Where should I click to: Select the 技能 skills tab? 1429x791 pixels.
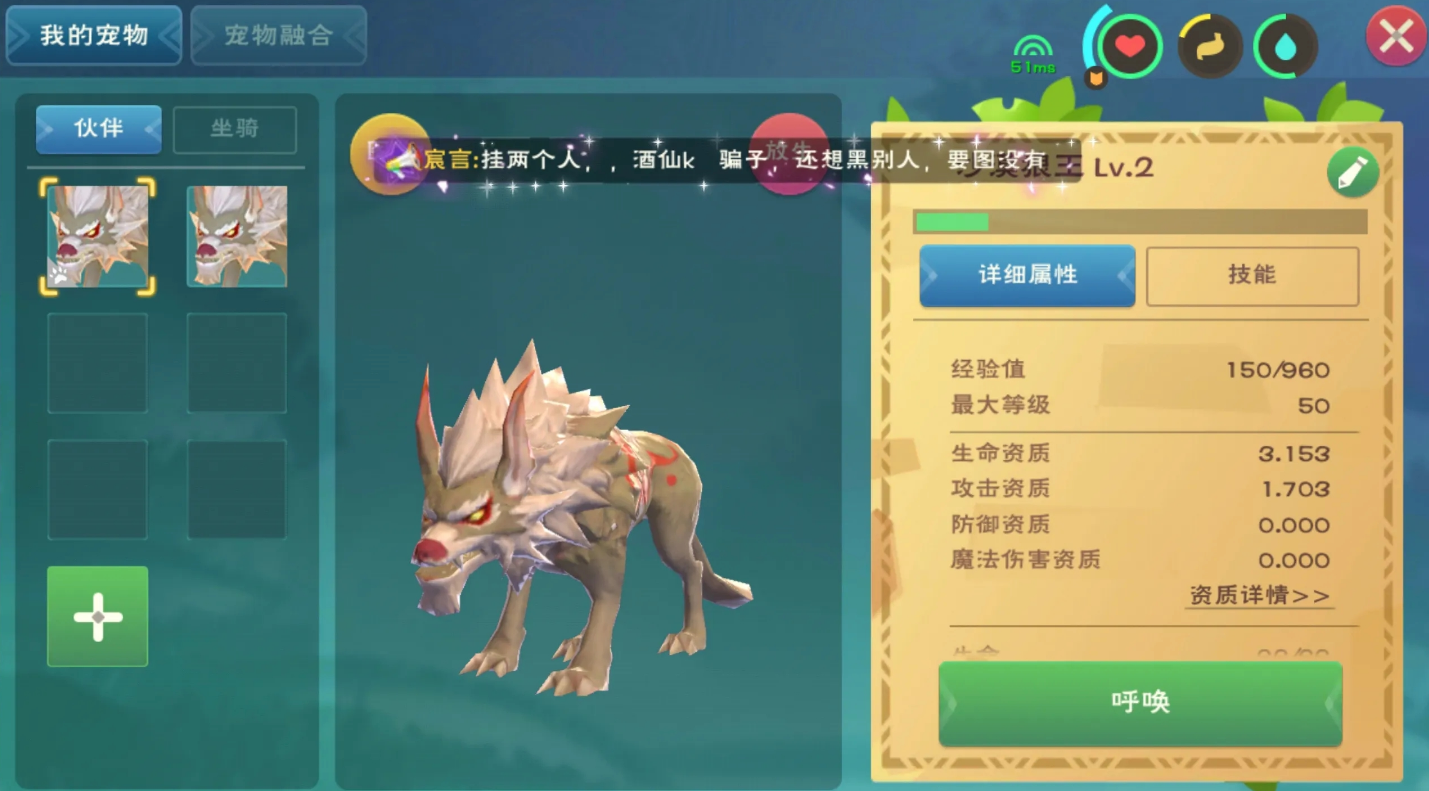tap(1252, 276)
